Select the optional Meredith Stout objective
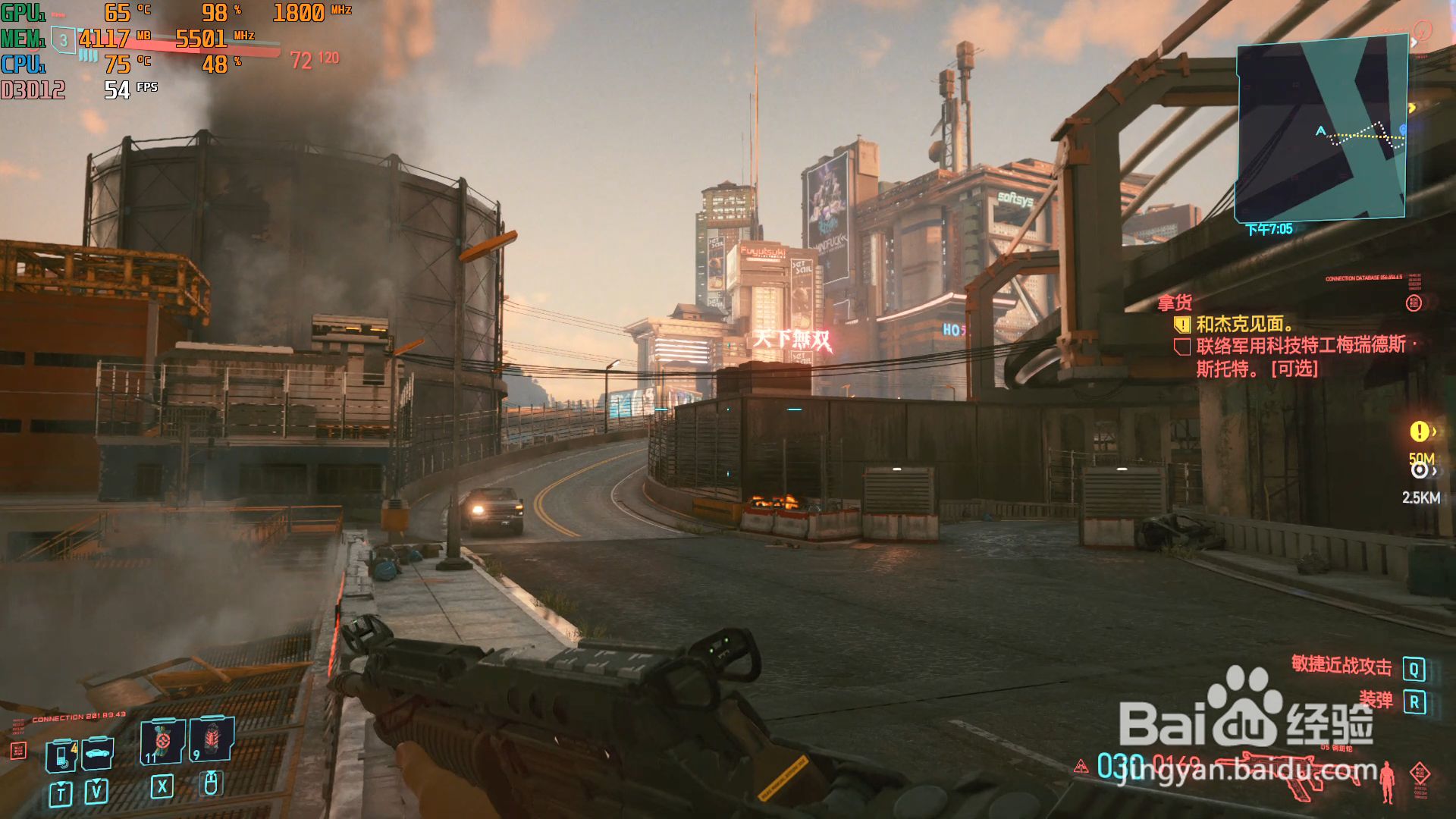The width and height of the screenshot is (1456, 819). pos(1300,356)
